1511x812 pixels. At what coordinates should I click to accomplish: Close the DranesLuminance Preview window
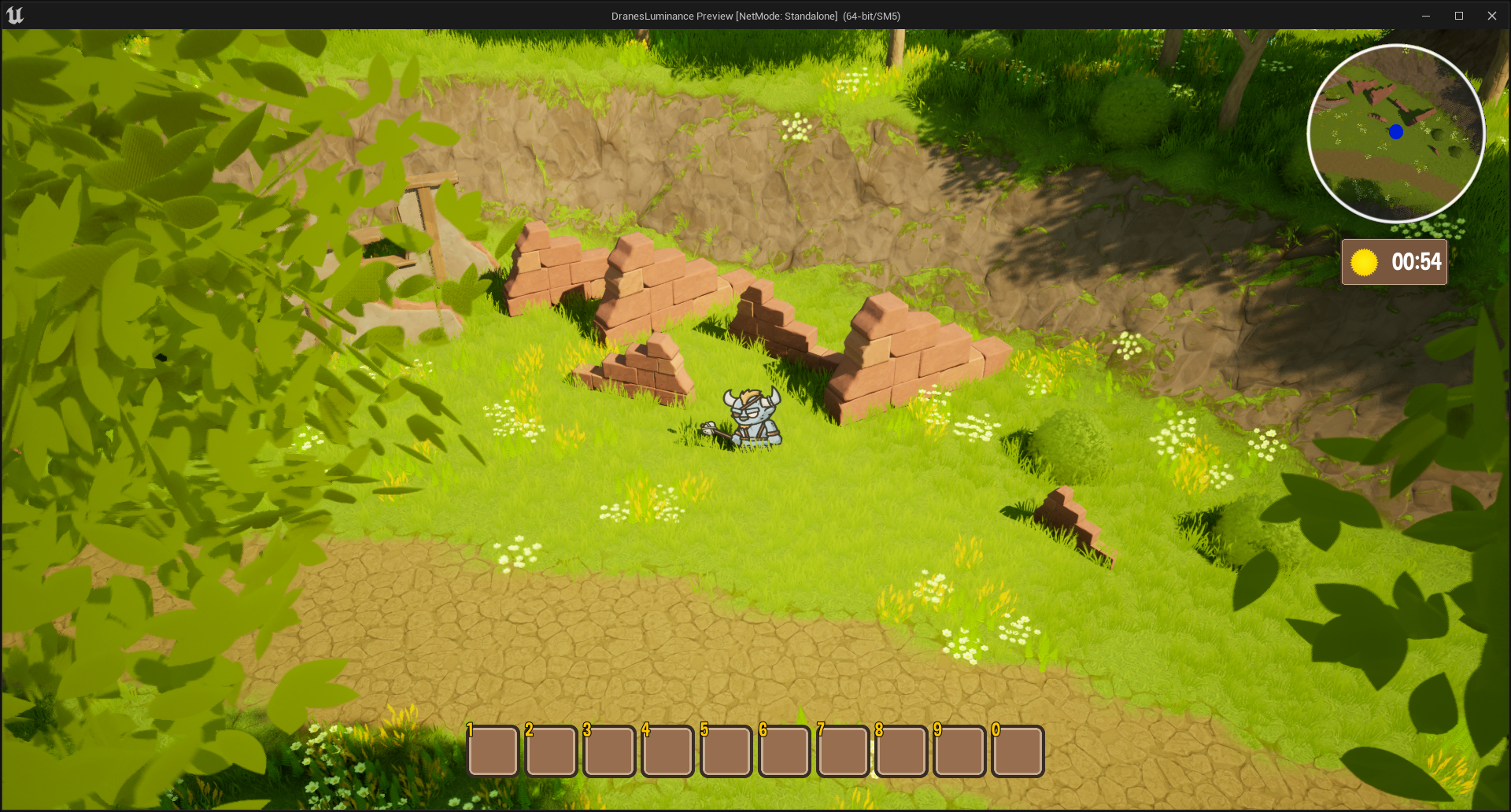pos(1491,16)
